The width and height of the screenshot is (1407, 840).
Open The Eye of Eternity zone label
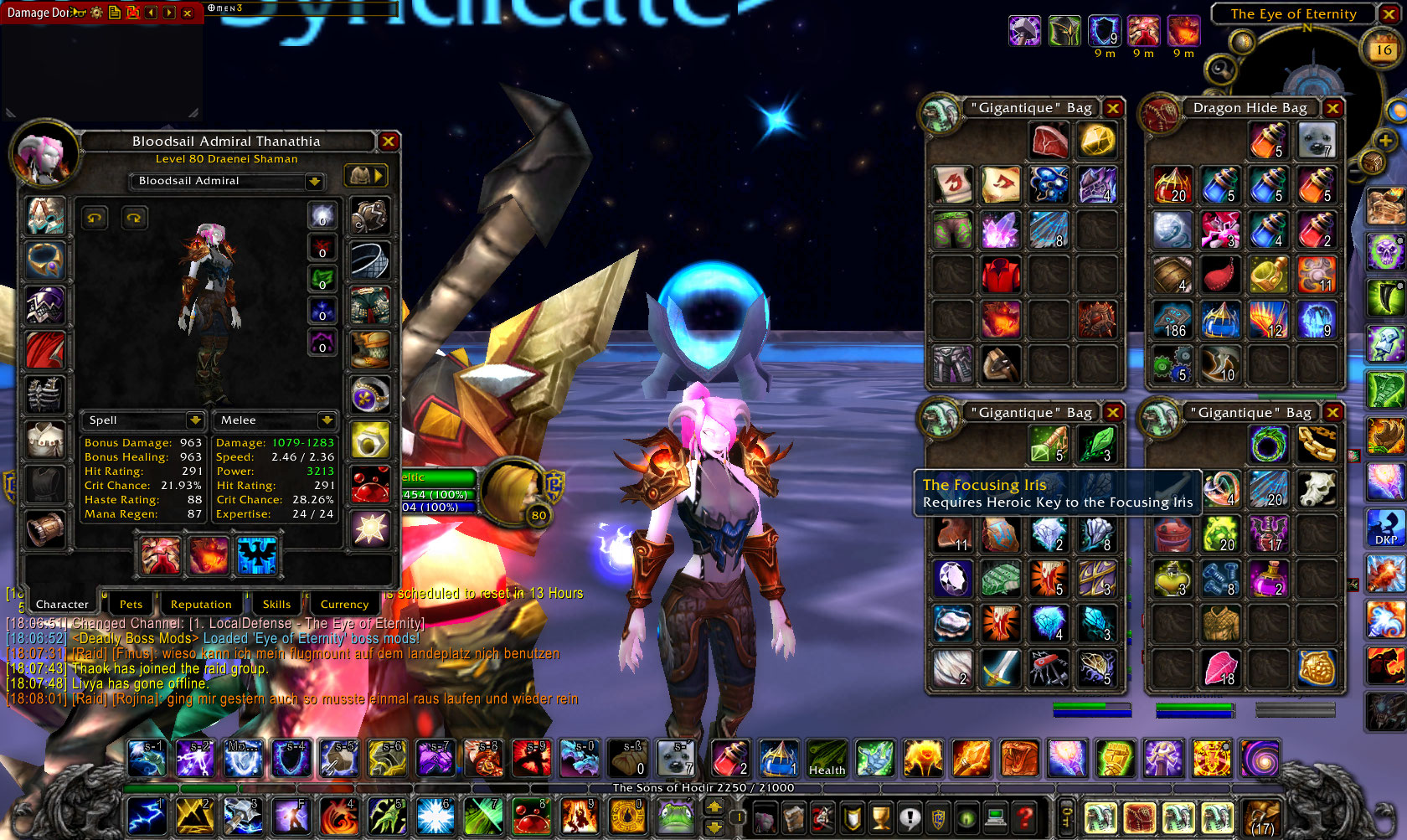coord(1292,13)
